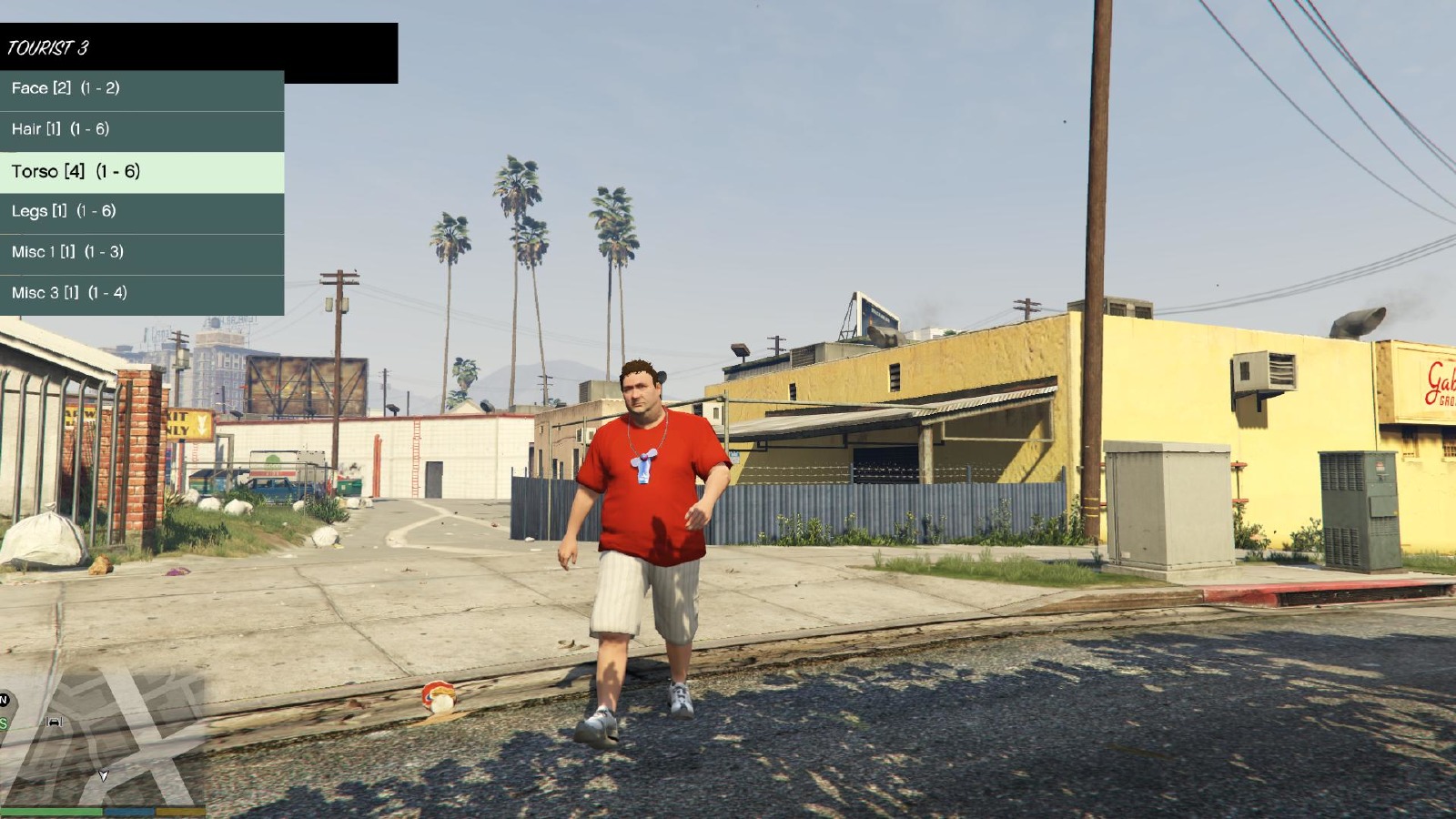
Task: Click the North indicator on the minimap
Action: 5,697
